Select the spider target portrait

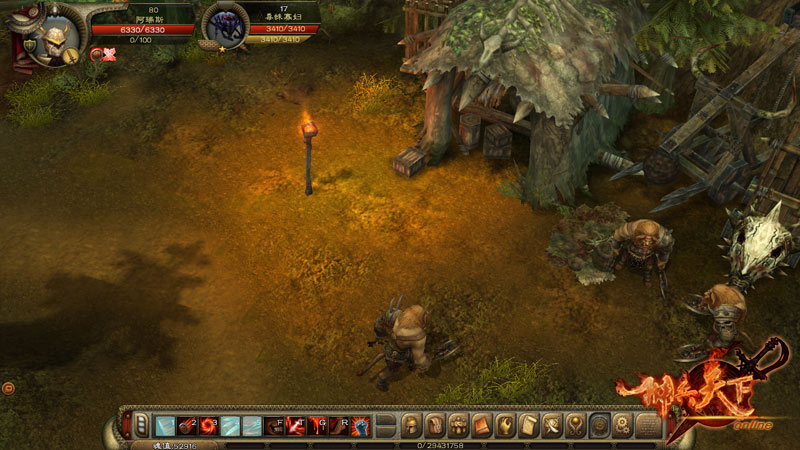pyautogui.click(x=224, y=28)
